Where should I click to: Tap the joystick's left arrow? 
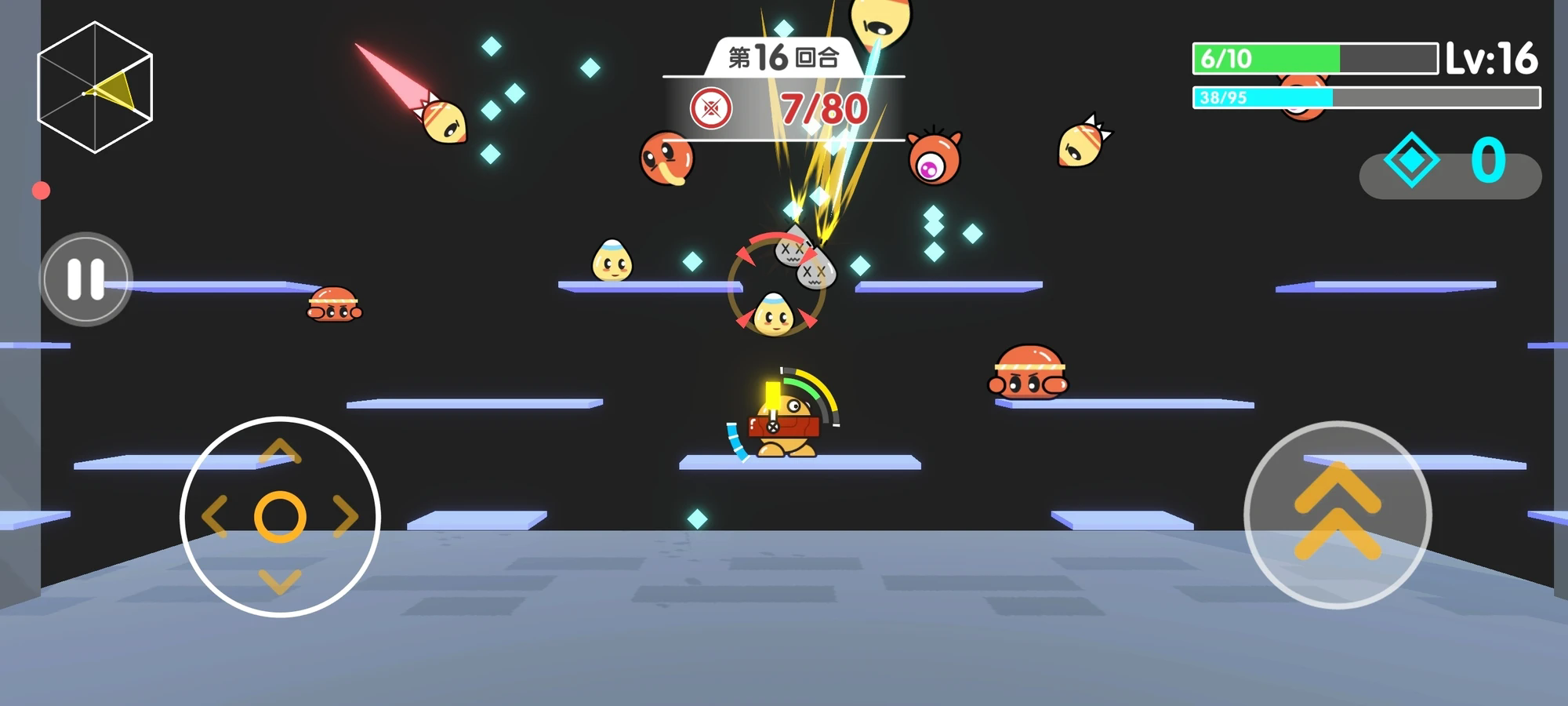(214, 516)
